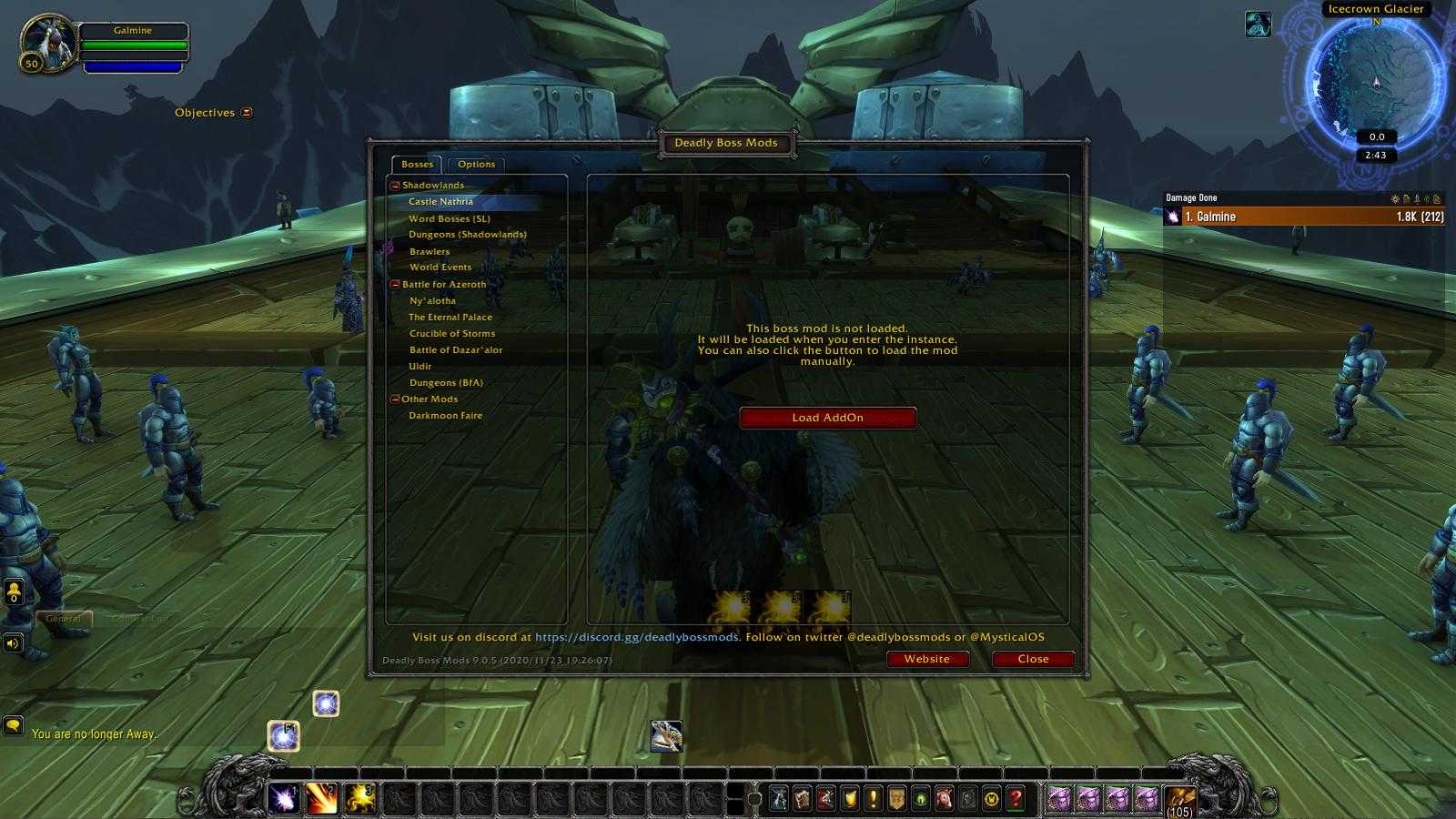Open the Darkmoon Faire mod entry
Screen dimensions: 1456x819
[x=445, y=415]
